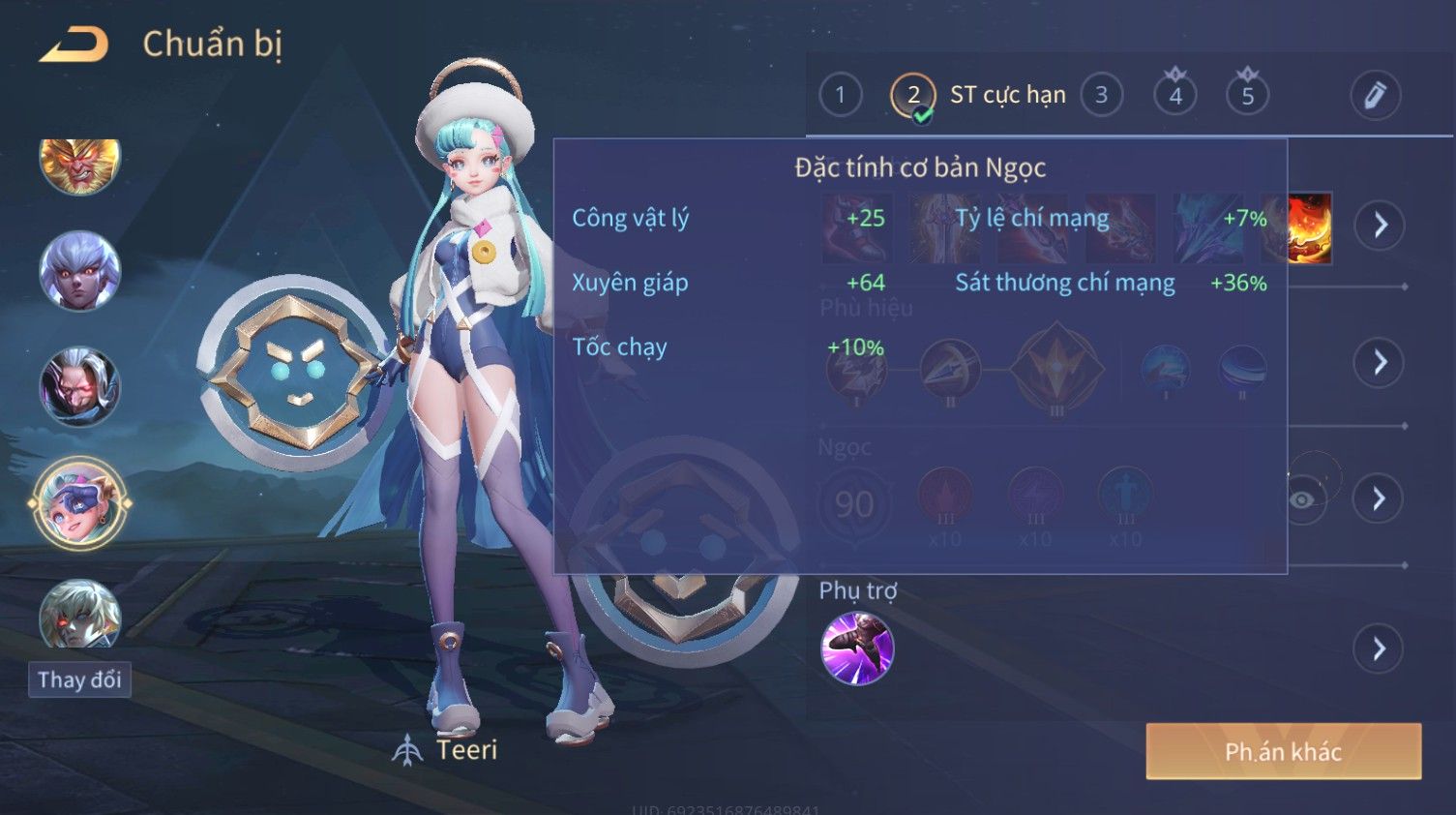The width and height of the screenshot is (1456, 815).
Task: Switch to loadout preset 4
Action: [1174, 95]
